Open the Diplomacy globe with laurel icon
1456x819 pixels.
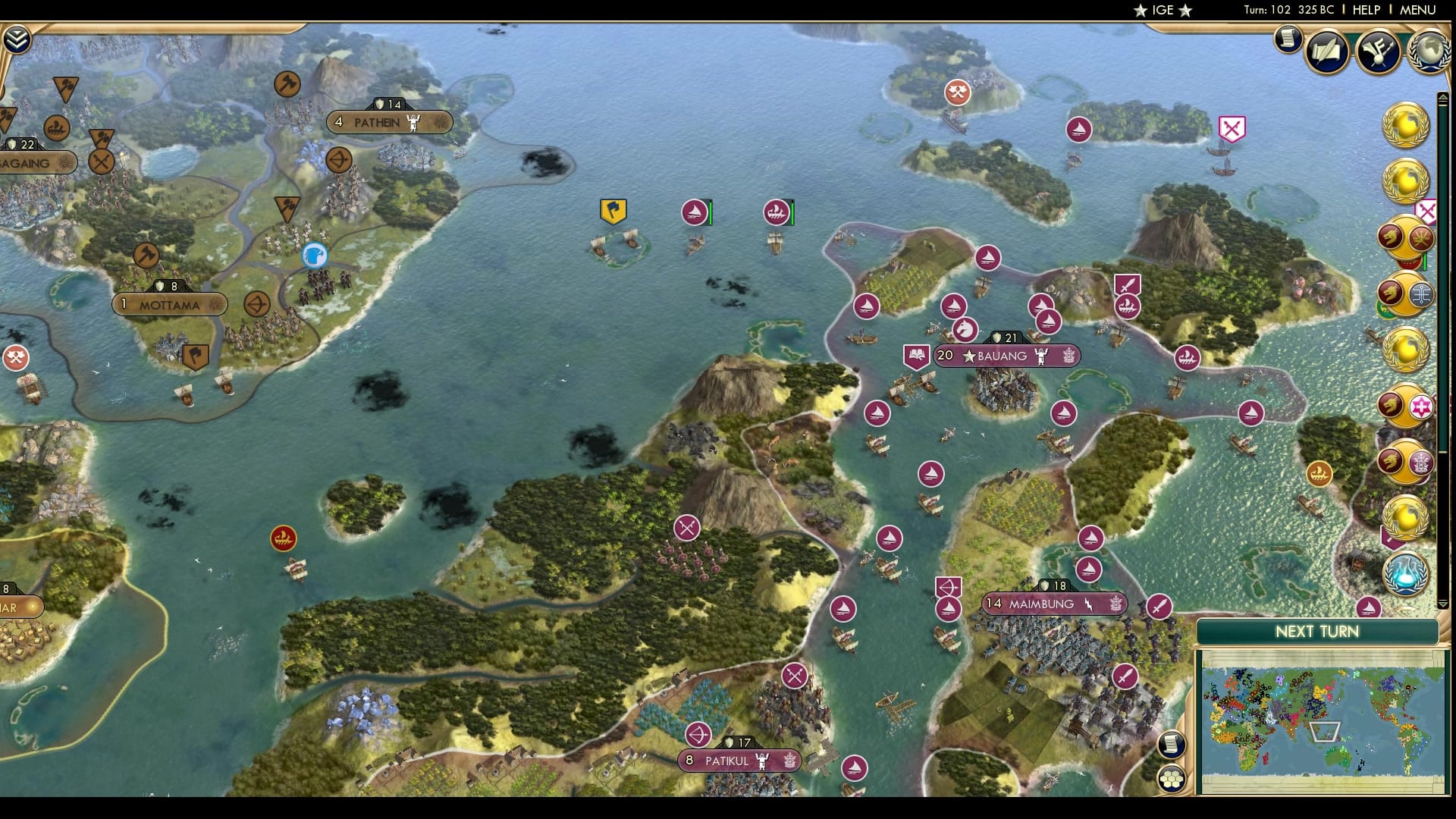coord(1427,53)
